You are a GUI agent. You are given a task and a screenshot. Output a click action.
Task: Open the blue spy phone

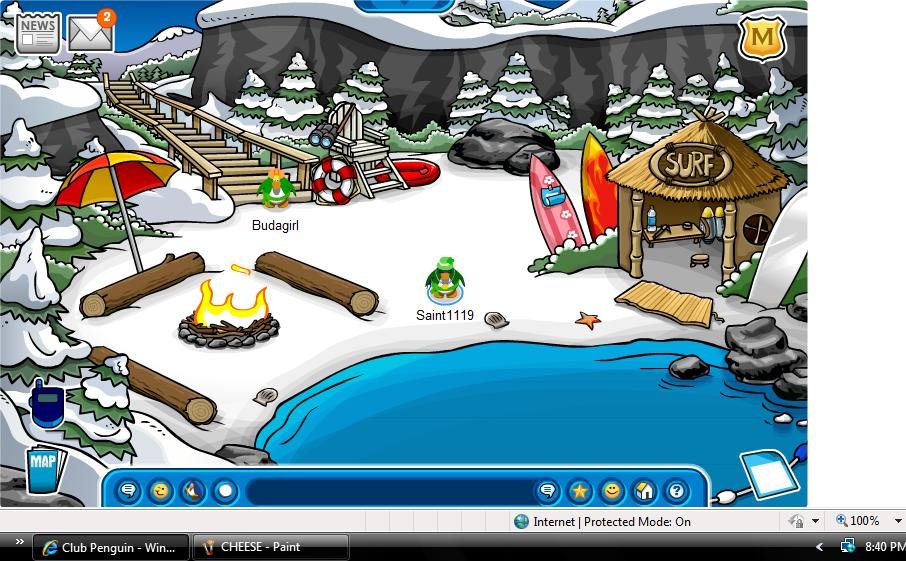(46, 403)
